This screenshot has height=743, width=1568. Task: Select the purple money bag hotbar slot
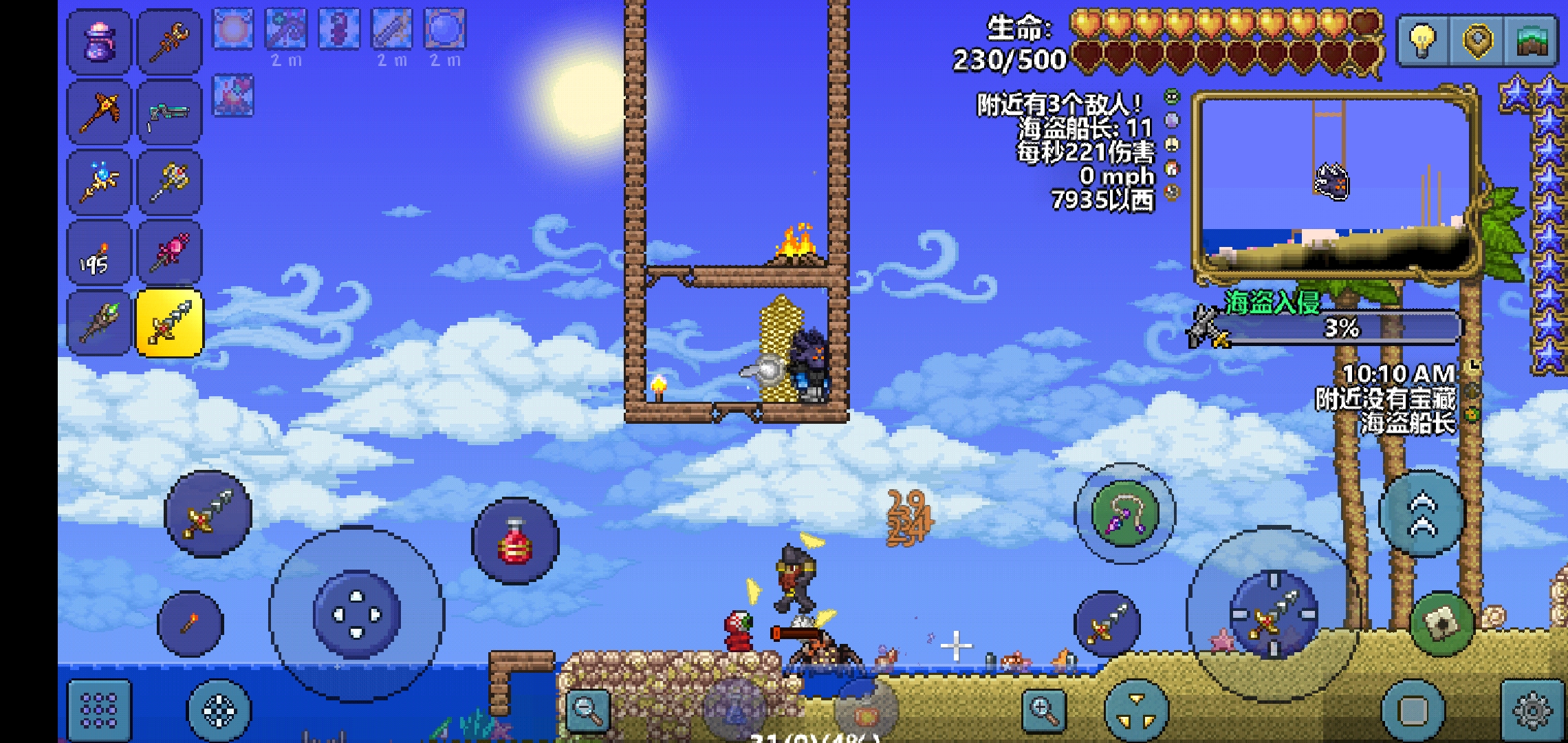[98, 42]
